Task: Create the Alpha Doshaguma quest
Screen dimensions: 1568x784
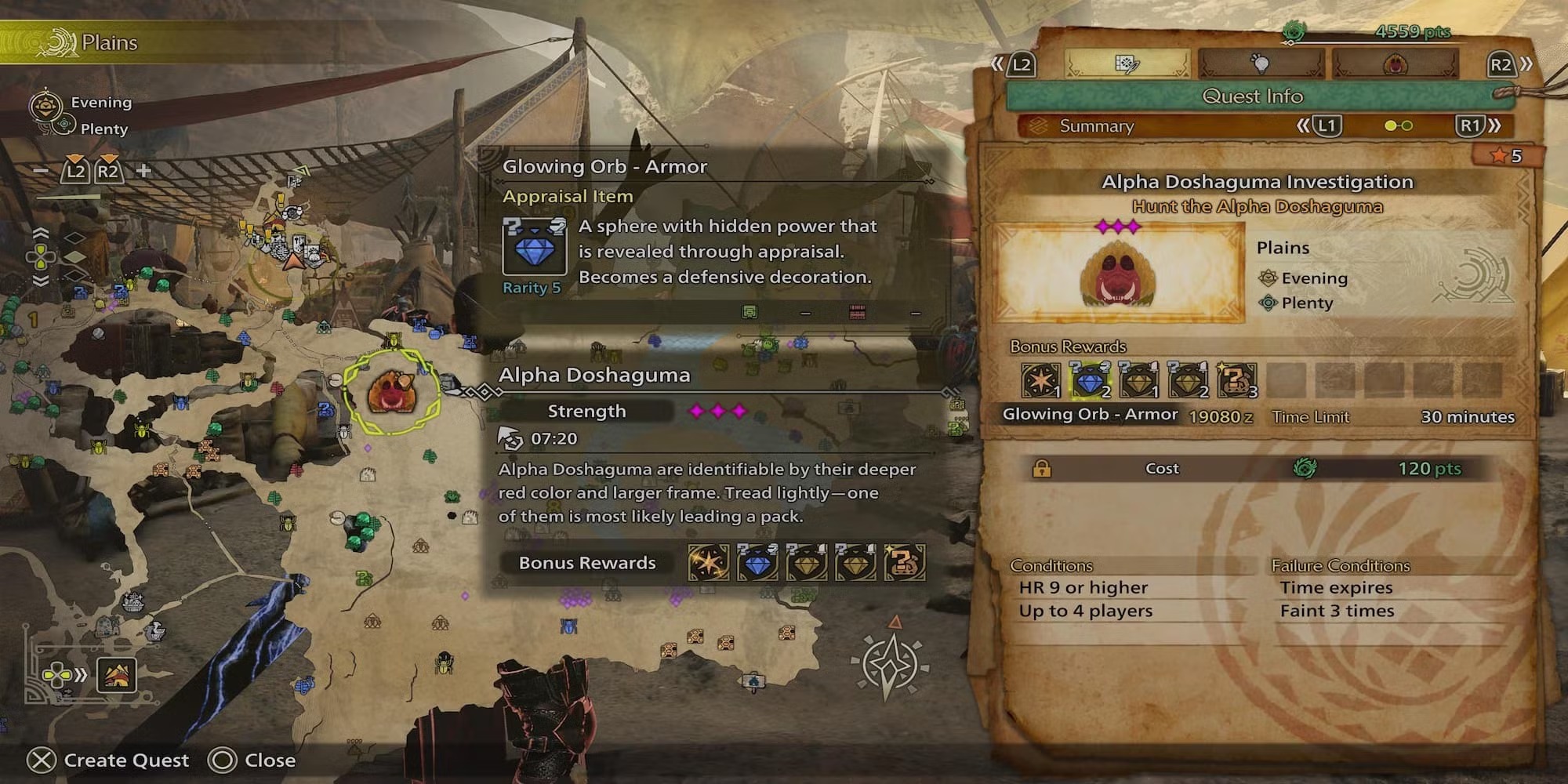Action: (x=110, y=760)
